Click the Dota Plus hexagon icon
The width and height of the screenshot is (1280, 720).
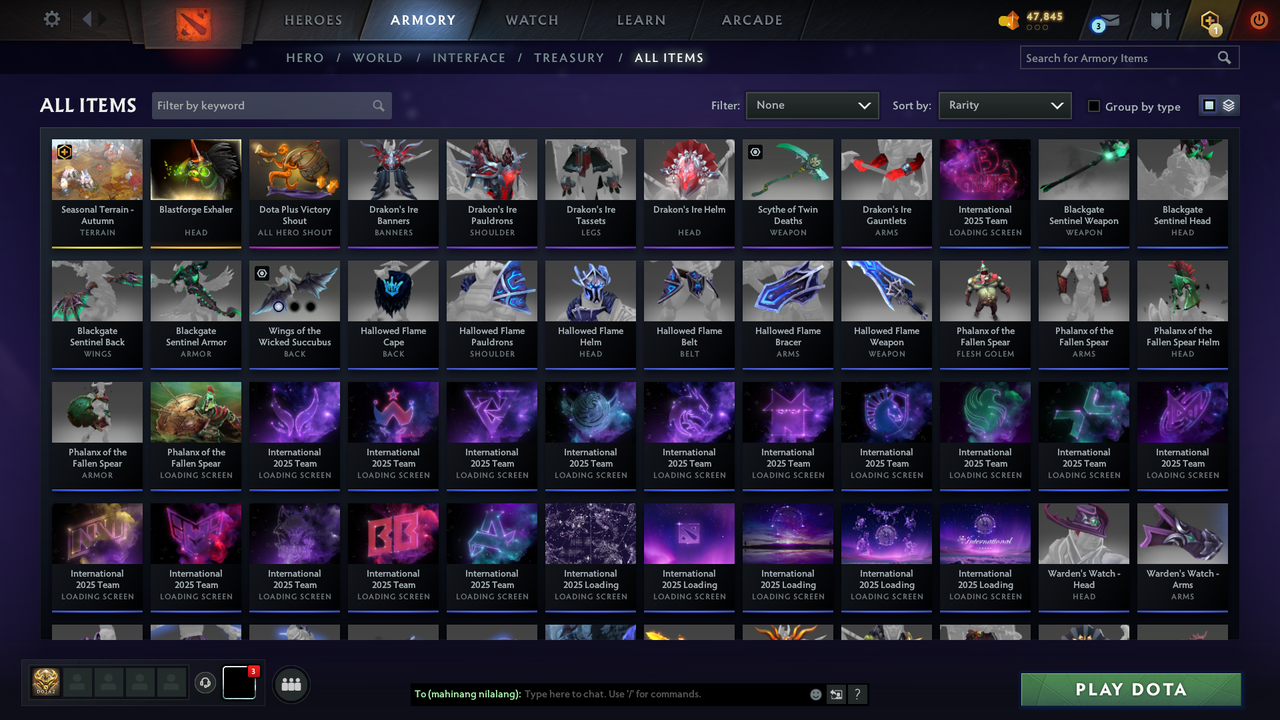1209,20
